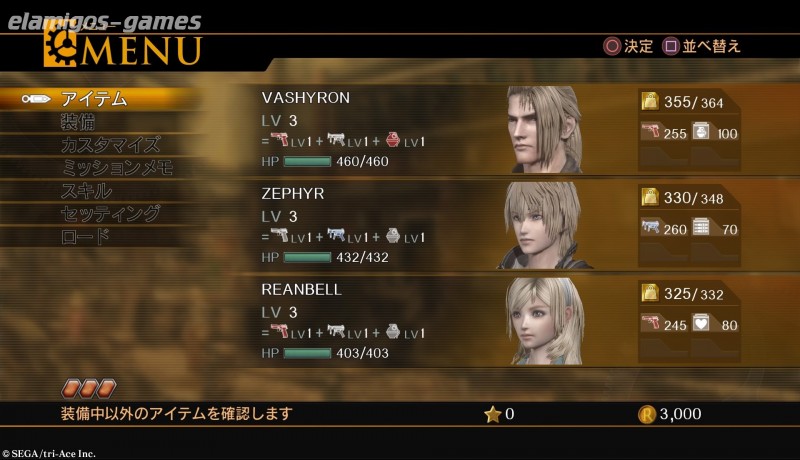Click Zephyr's face portrait
The height and width of the screenshot is (460, 800).
(x=545, y=226)
